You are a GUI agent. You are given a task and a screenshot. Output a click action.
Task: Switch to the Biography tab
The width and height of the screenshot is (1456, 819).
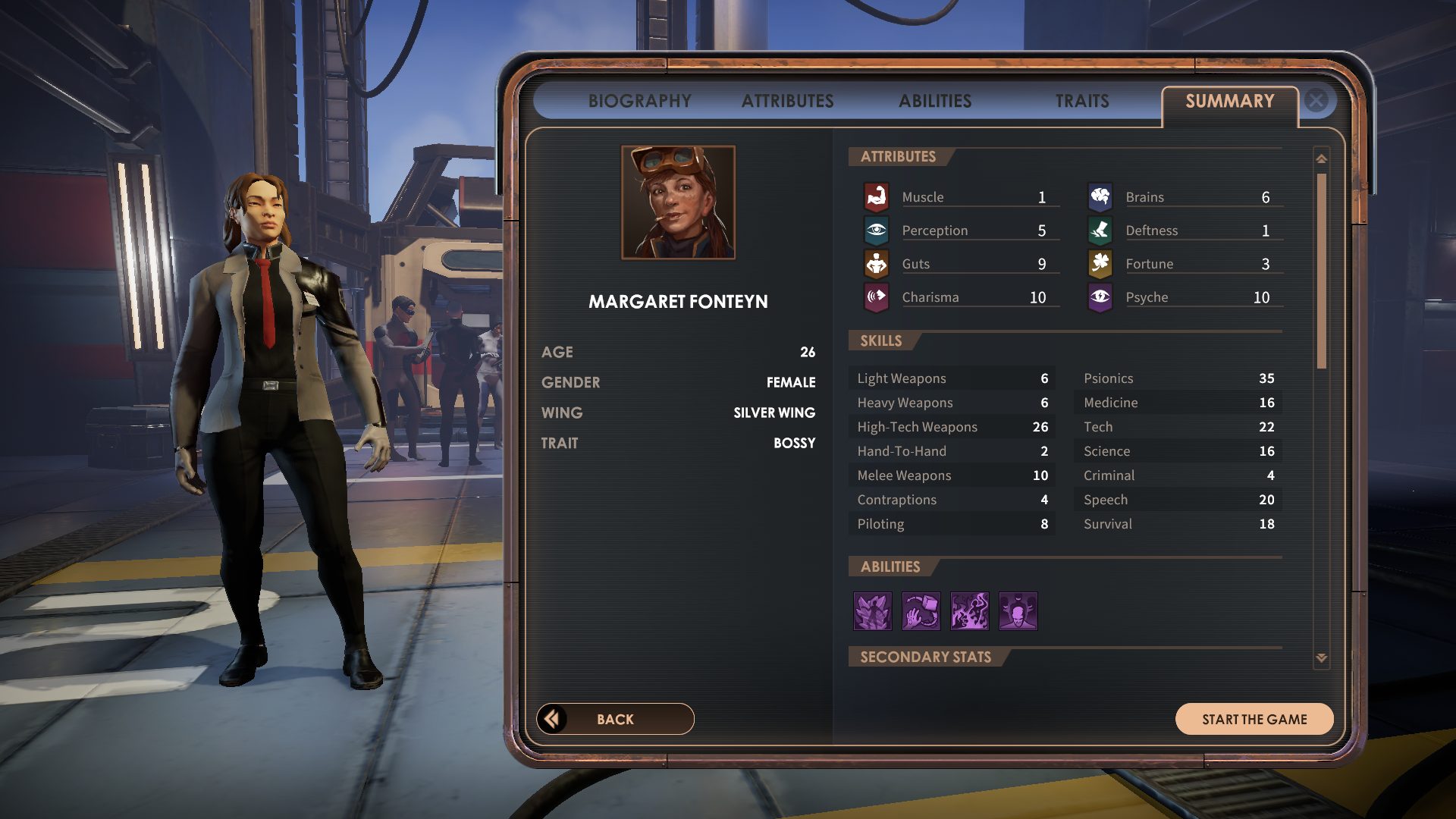tap(639, 101)
